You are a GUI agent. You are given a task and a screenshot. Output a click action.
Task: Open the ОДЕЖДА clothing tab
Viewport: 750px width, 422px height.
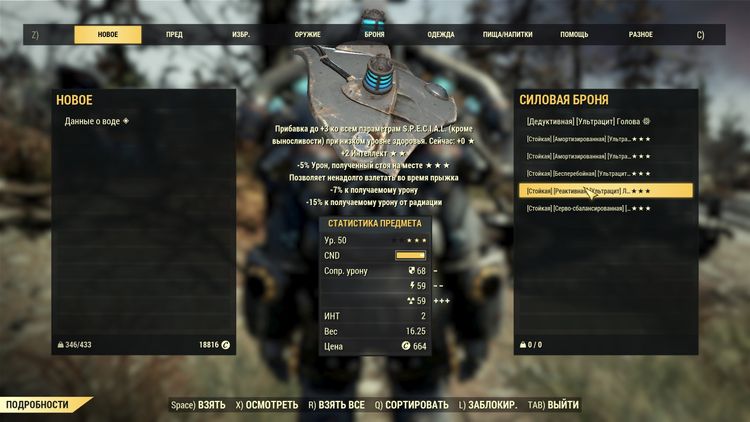pyautogui.click(x=440, y=34)
